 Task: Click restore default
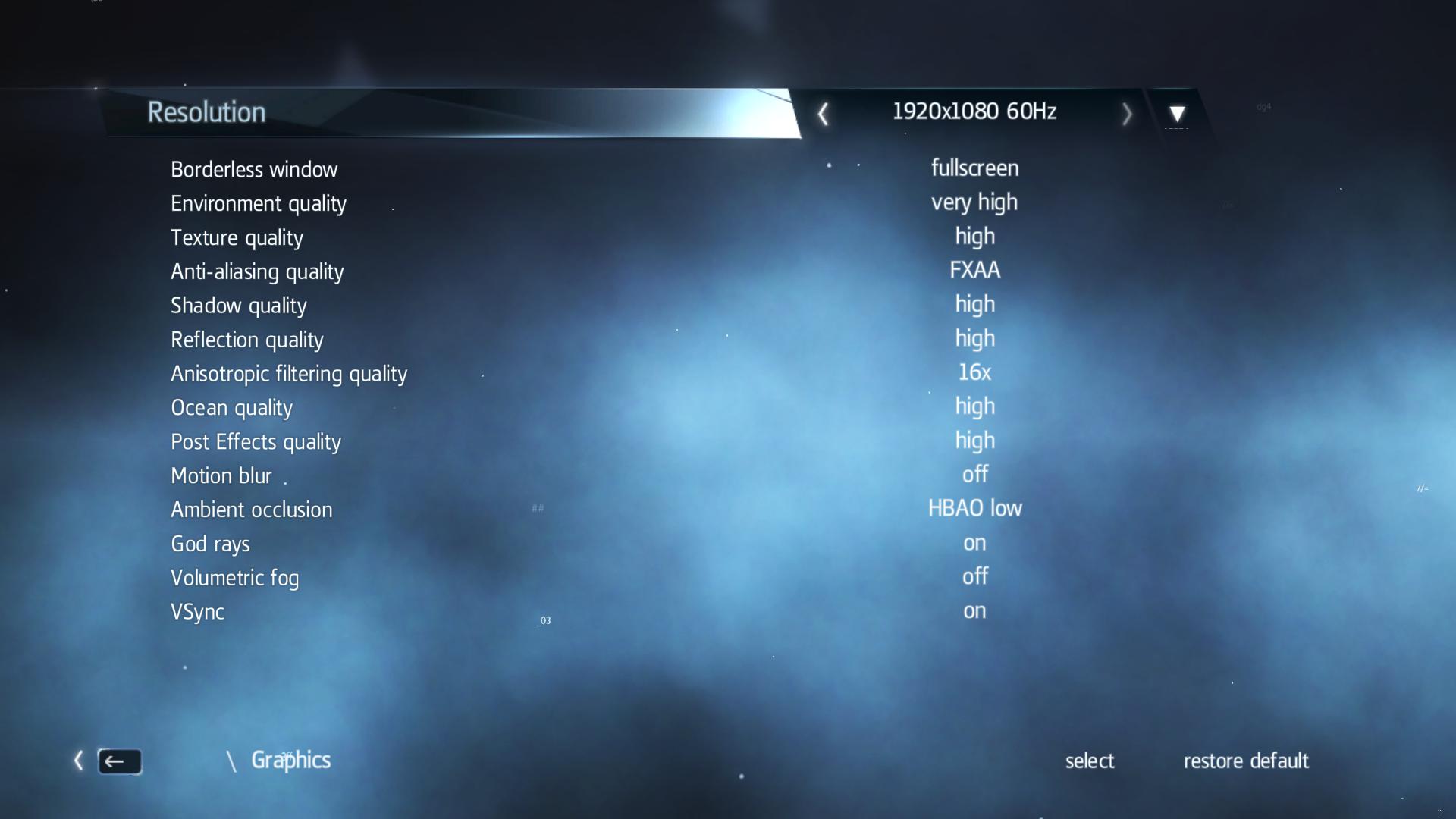(x=1246, y=761)
